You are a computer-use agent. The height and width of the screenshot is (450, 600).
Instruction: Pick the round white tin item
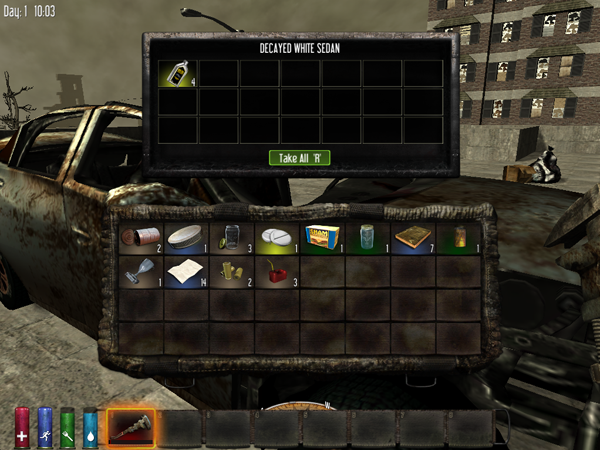click(186, 237)
